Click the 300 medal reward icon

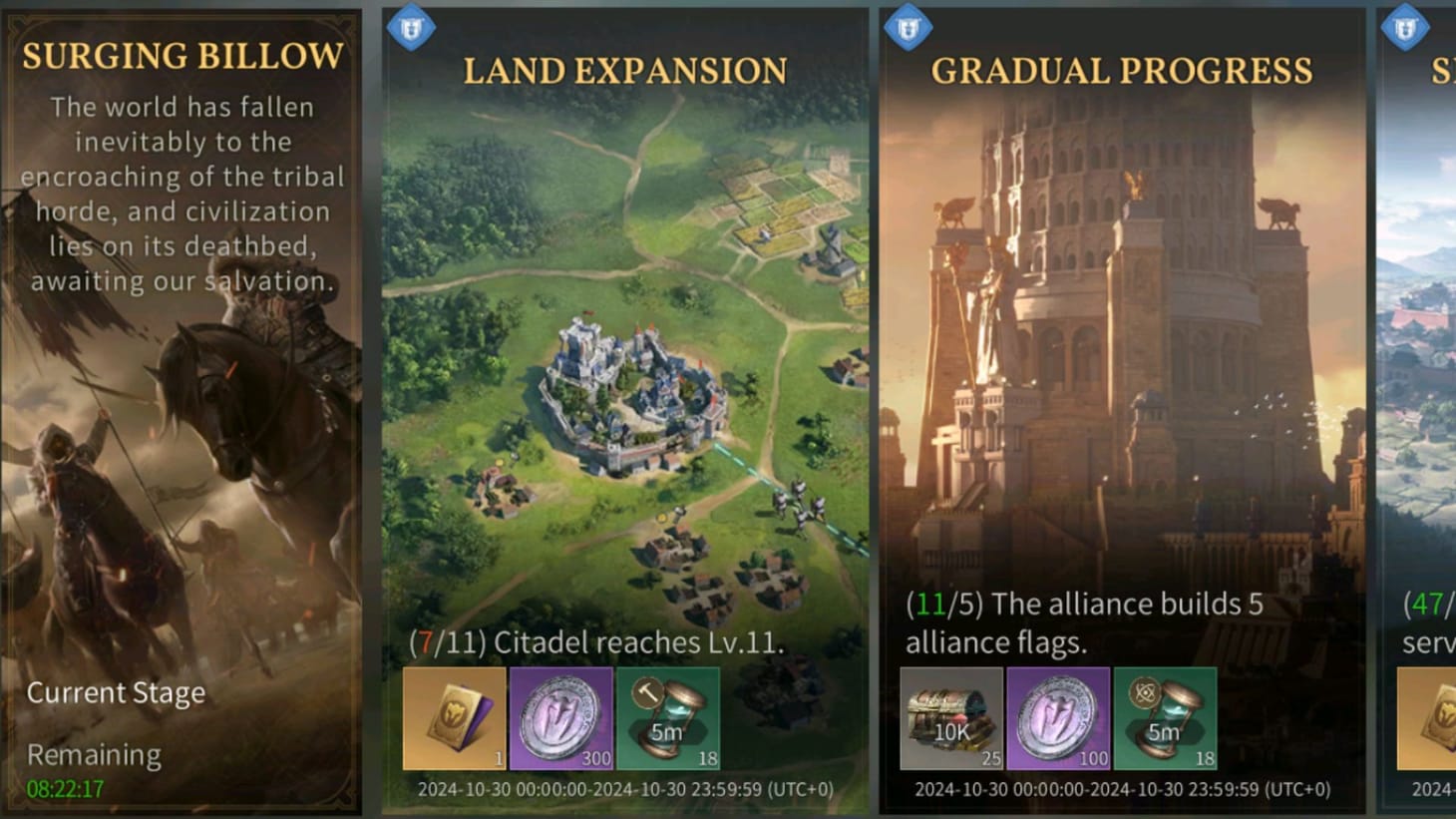560,716
